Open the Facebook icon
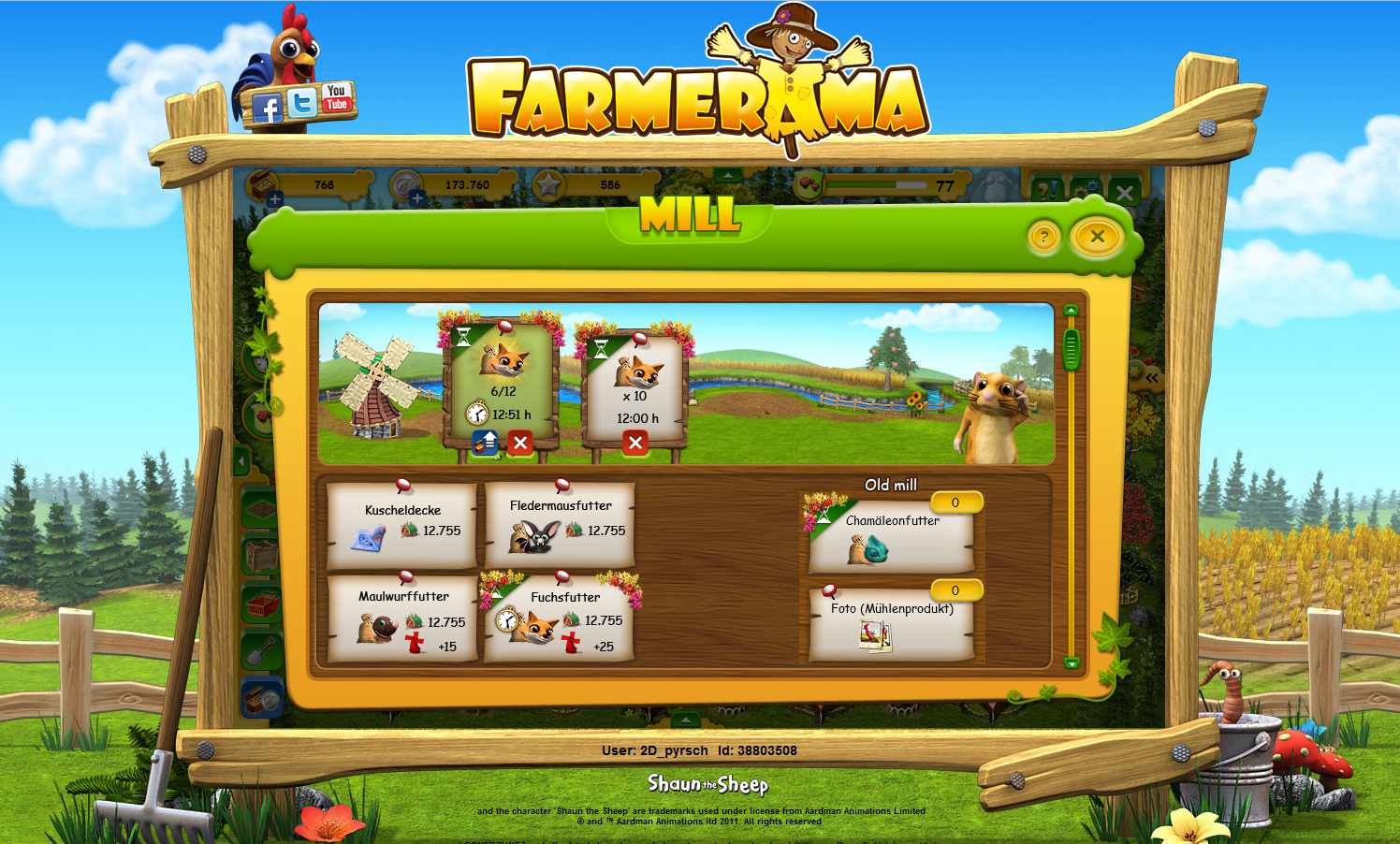This screenshot has height=844, width=1400. pos(270,108)
